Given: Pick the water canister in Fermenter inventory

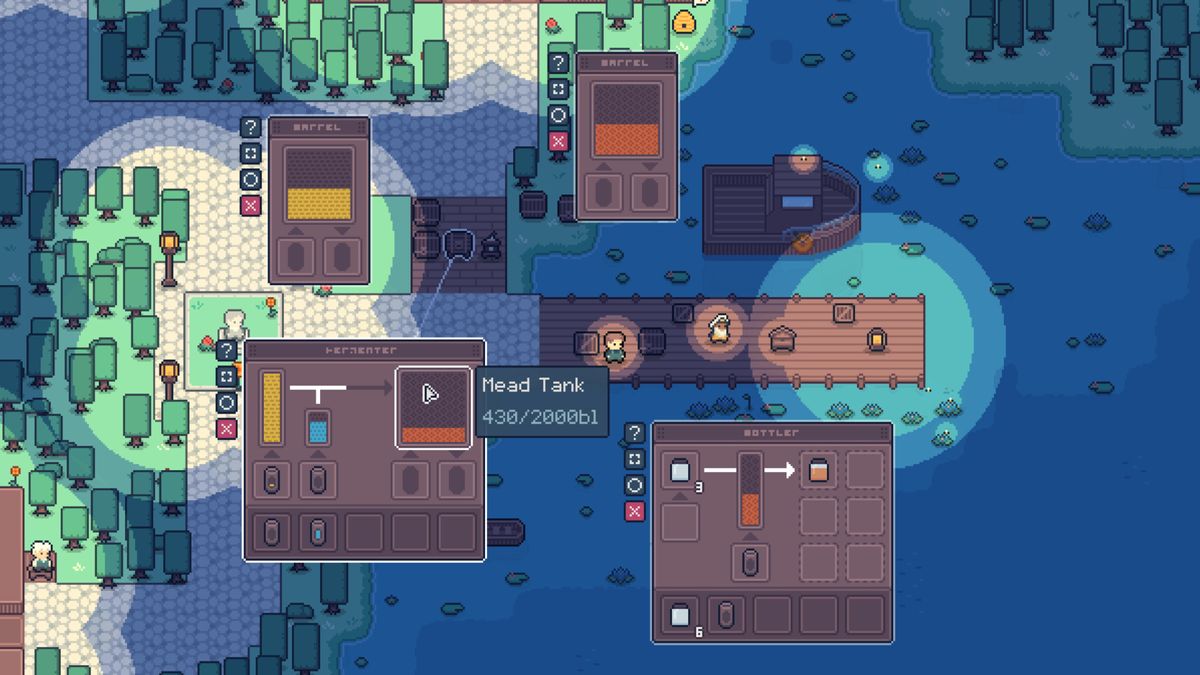Looking at the screenshot, I should (318, 532).
